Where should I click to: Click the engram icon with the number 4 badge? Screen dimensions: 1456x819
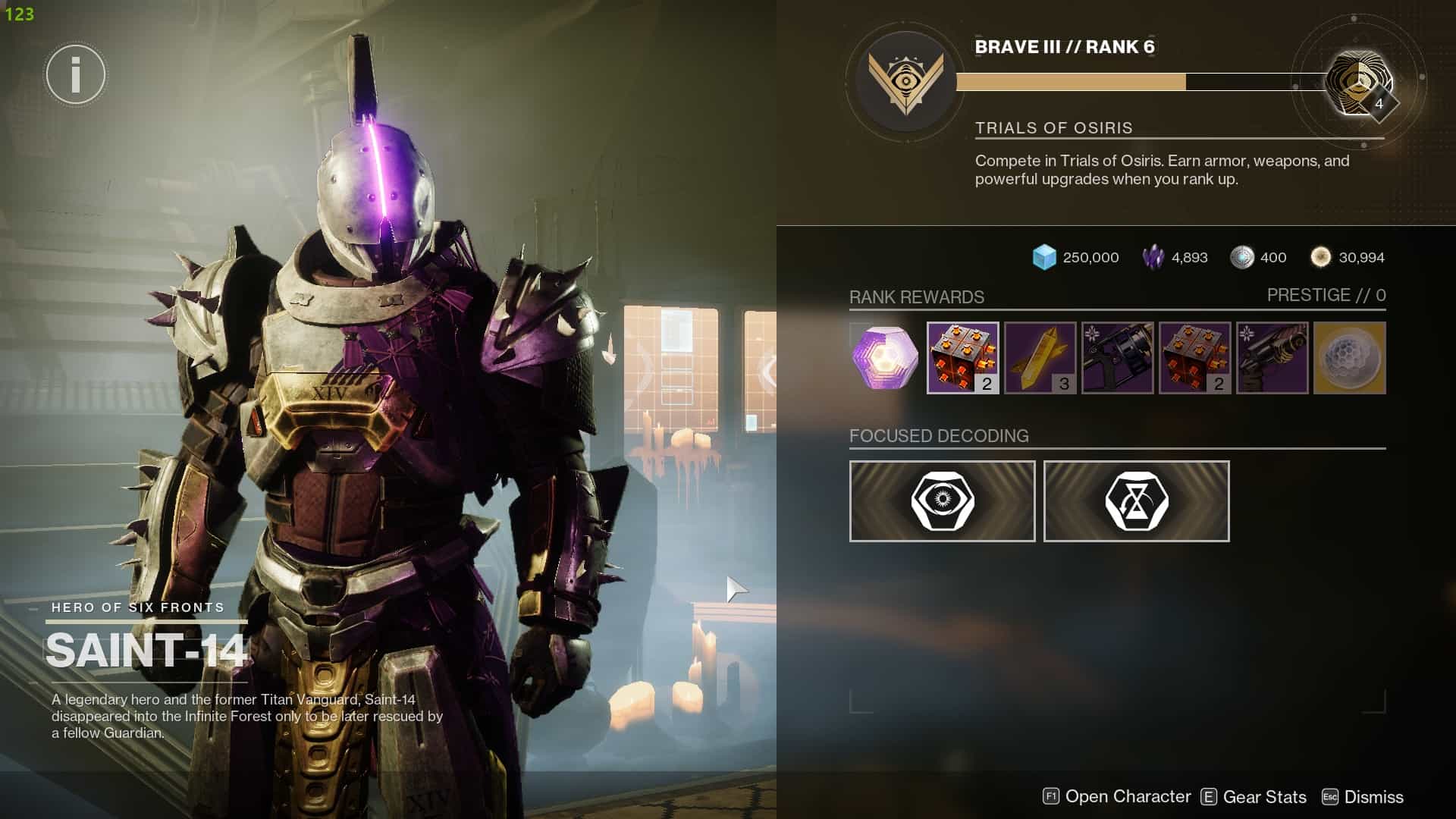tap(1361, 80)
